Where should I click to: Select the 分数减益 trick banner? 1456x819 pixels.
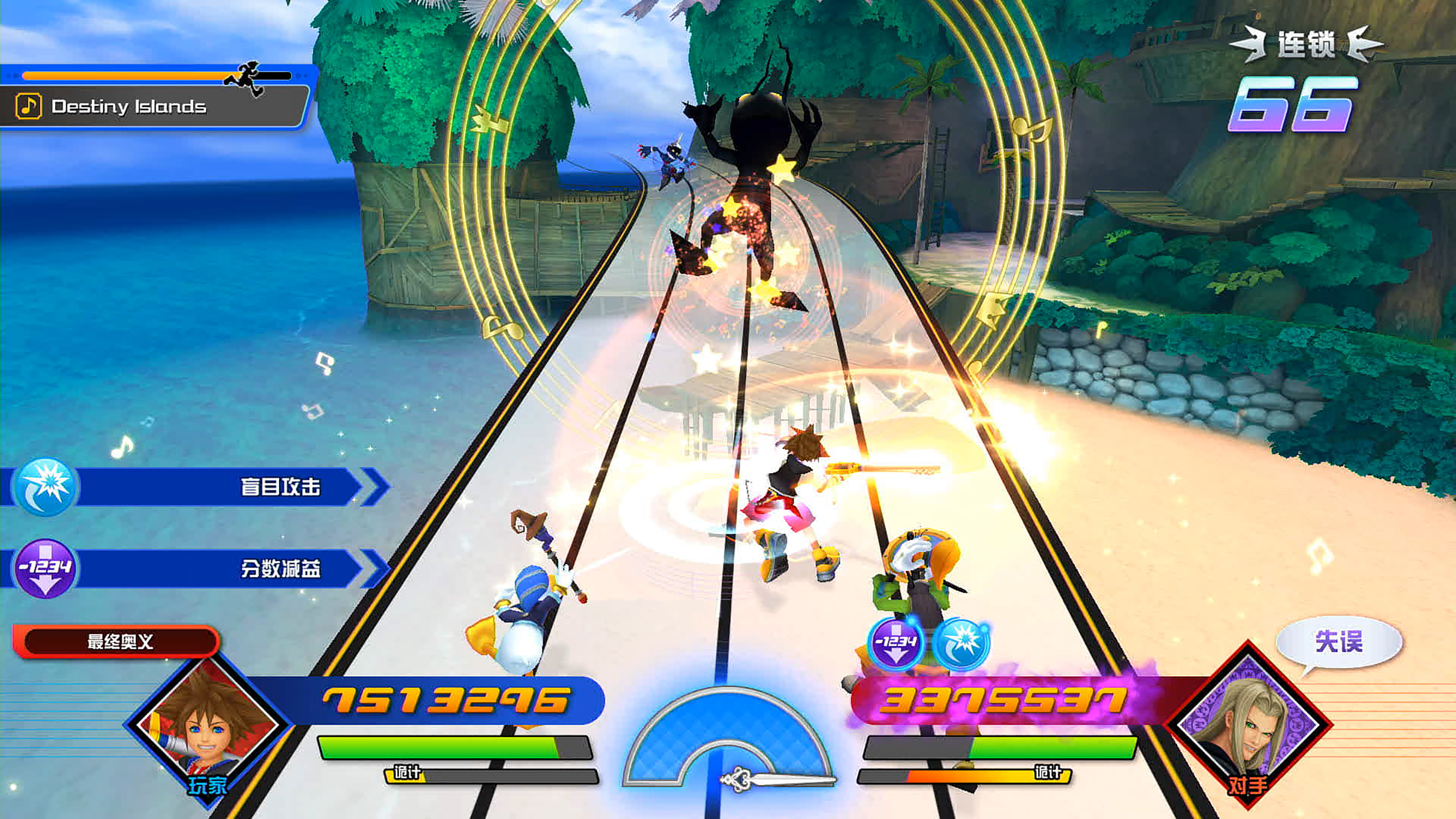192,568
